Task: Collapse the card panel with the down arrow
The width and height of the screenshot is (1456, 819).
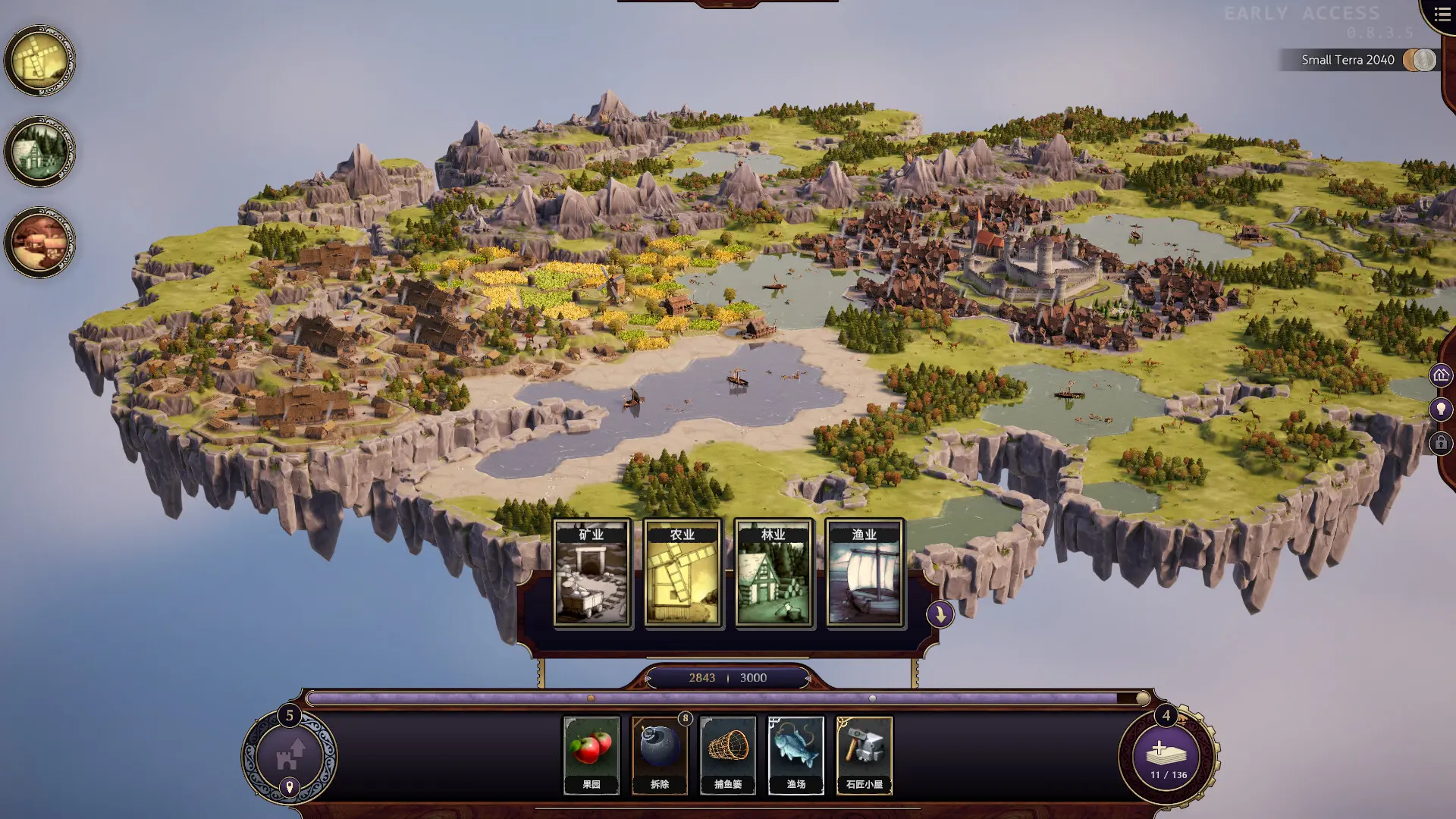Action: click(939, 615)
